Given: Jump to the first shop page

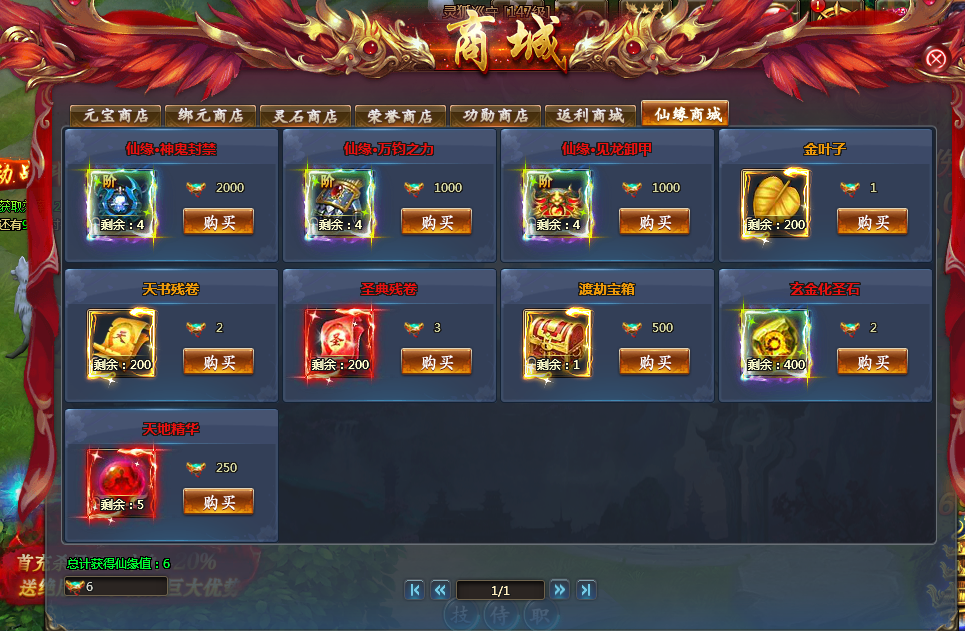Looking at the screenshot, I should [x=414, y=590].
